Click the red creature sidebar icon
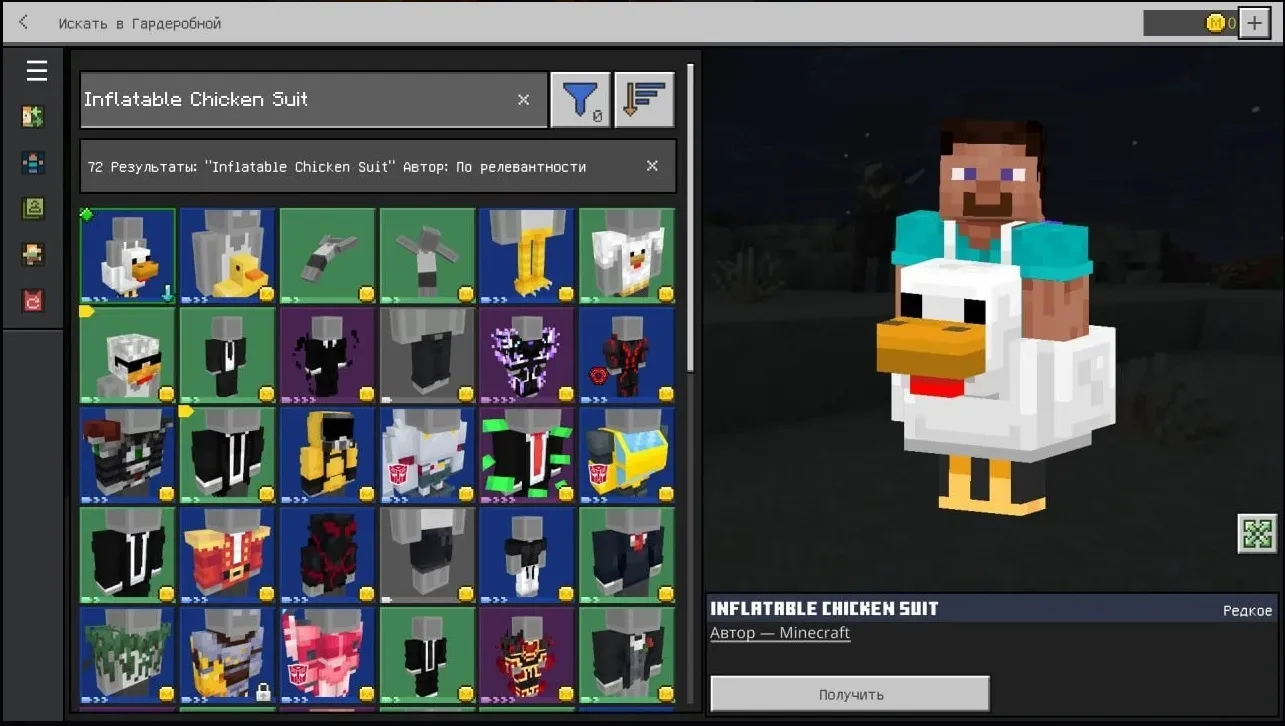1285x726 pixels. [x=33, y=300]
